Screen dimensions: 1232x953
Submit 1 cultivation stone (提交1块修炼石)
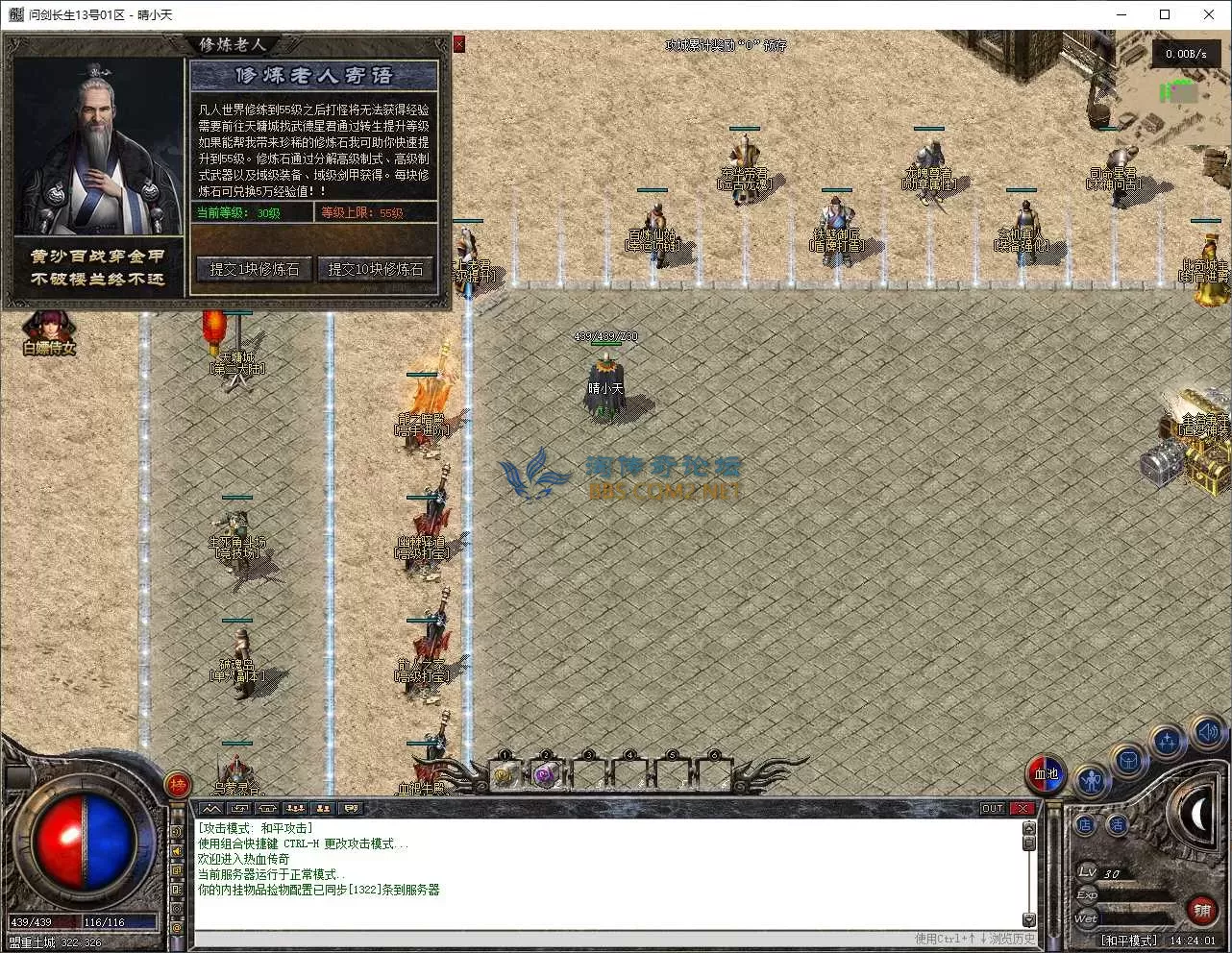(x=255, y=270)
